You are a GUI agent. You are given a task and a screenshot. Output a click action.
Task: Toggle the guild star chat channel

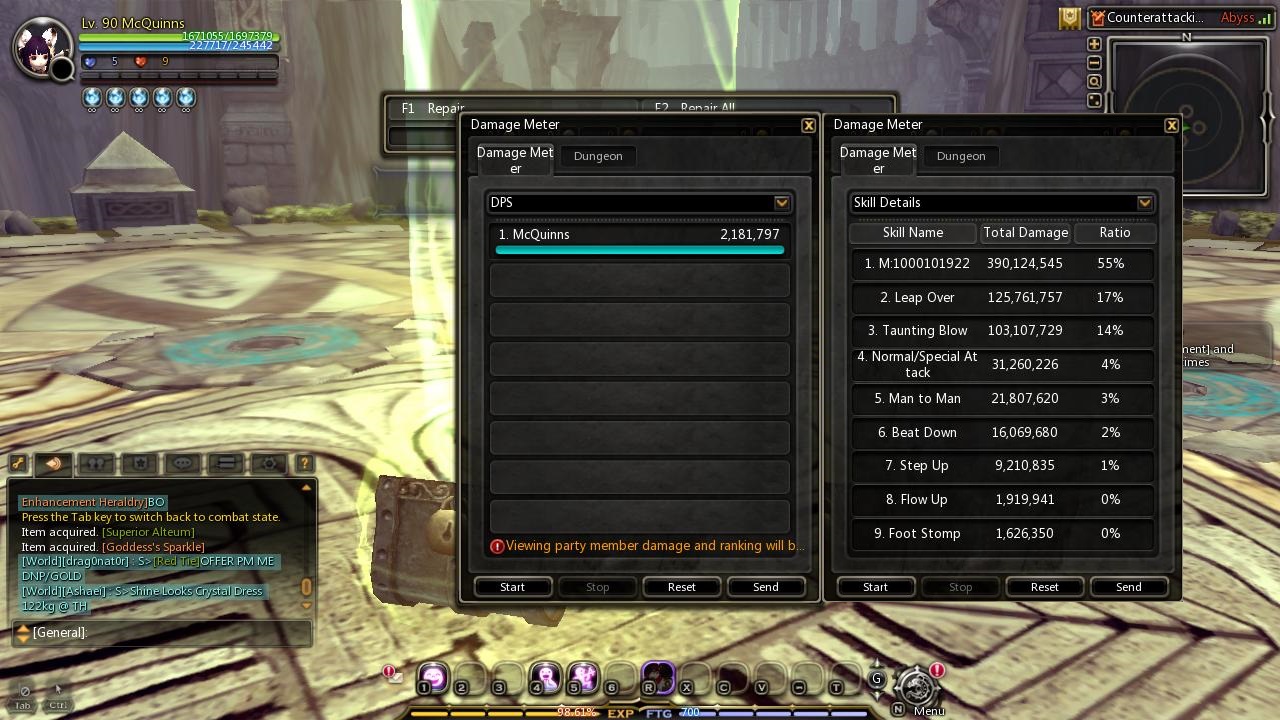139,463
